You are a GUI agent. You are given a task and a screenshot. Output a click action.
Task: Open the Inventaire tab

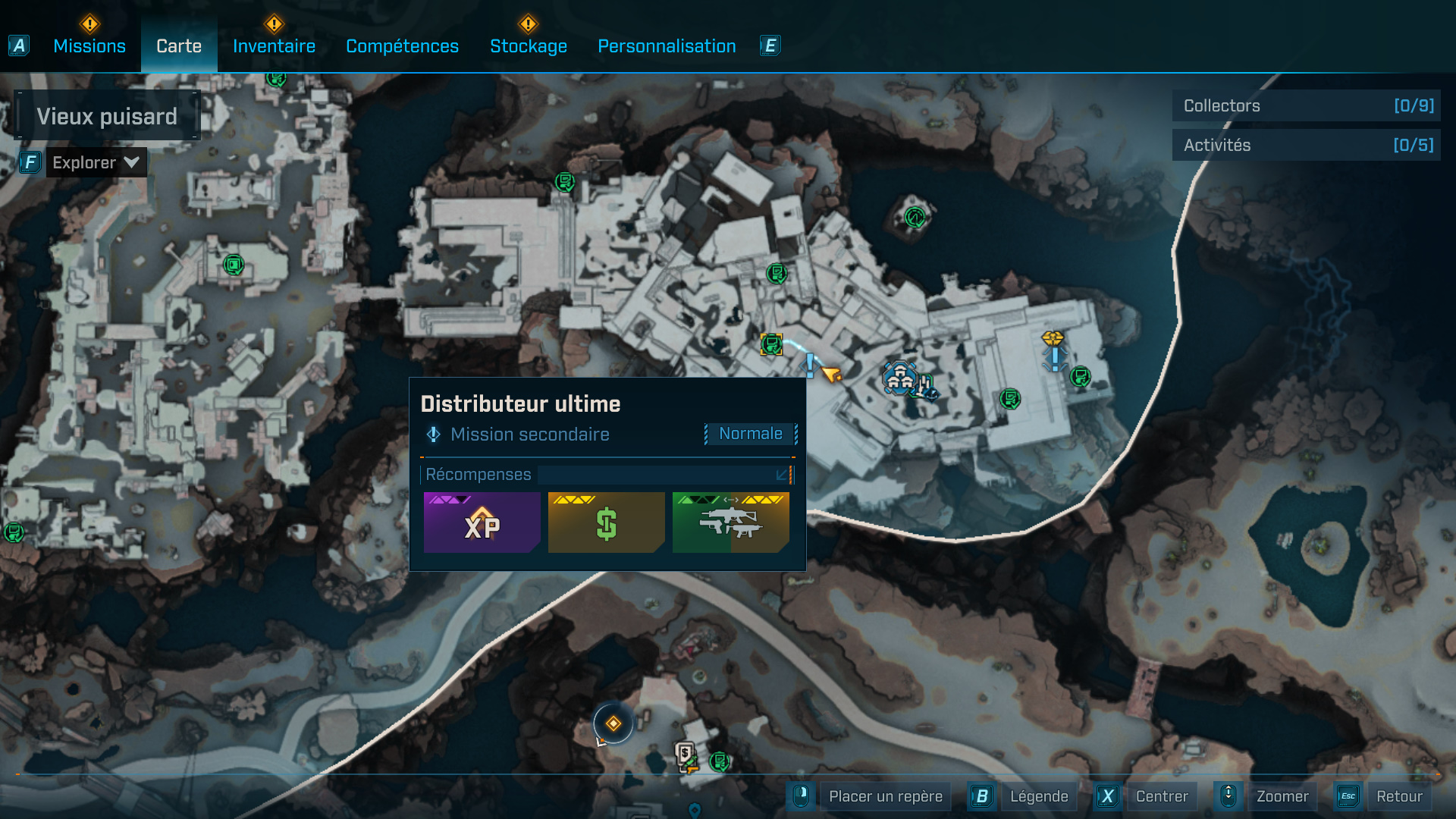click(x=274, y=46)
